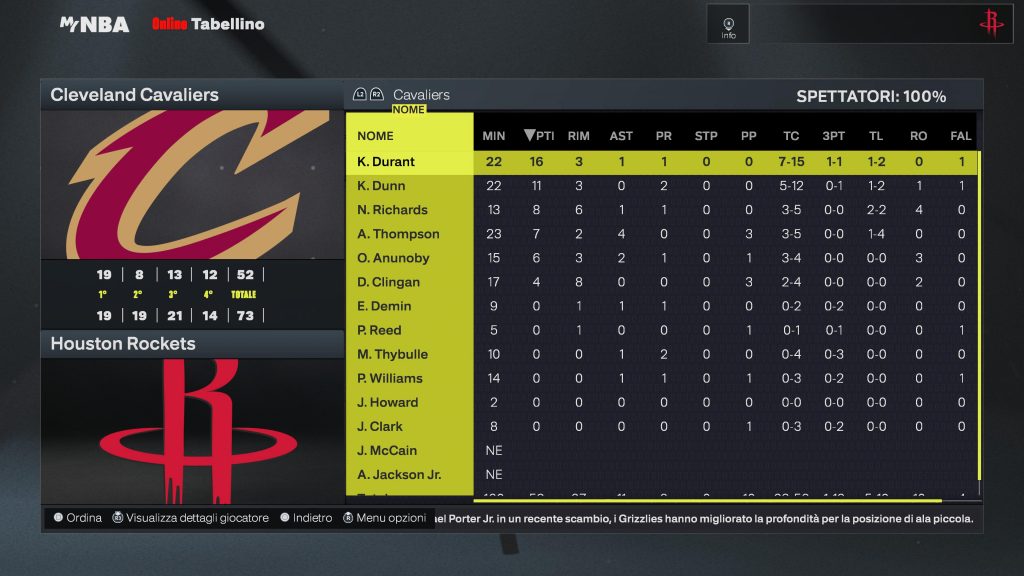This screenshot has height=576, width=1024.
Task: Select M. Thybulle's stat line
Action: click(391, 354)
